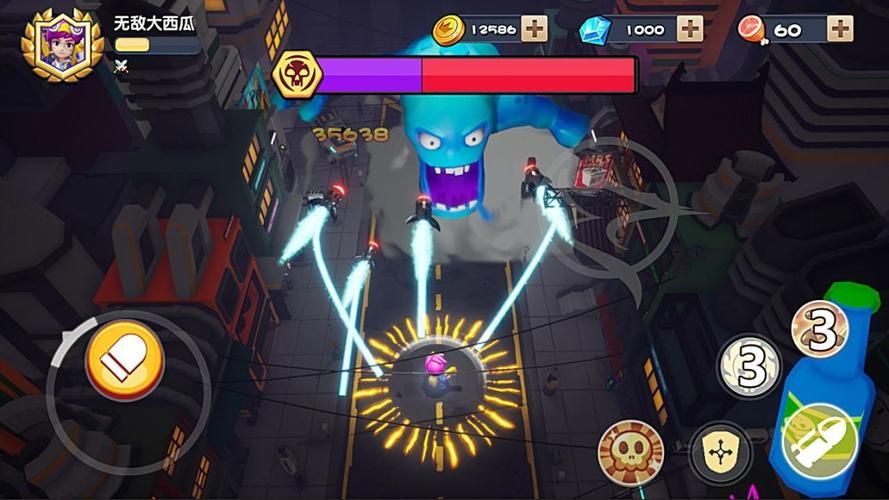The image size is (889, 500).
Task: Activate the skull special ability
Action: pos(630,449)
